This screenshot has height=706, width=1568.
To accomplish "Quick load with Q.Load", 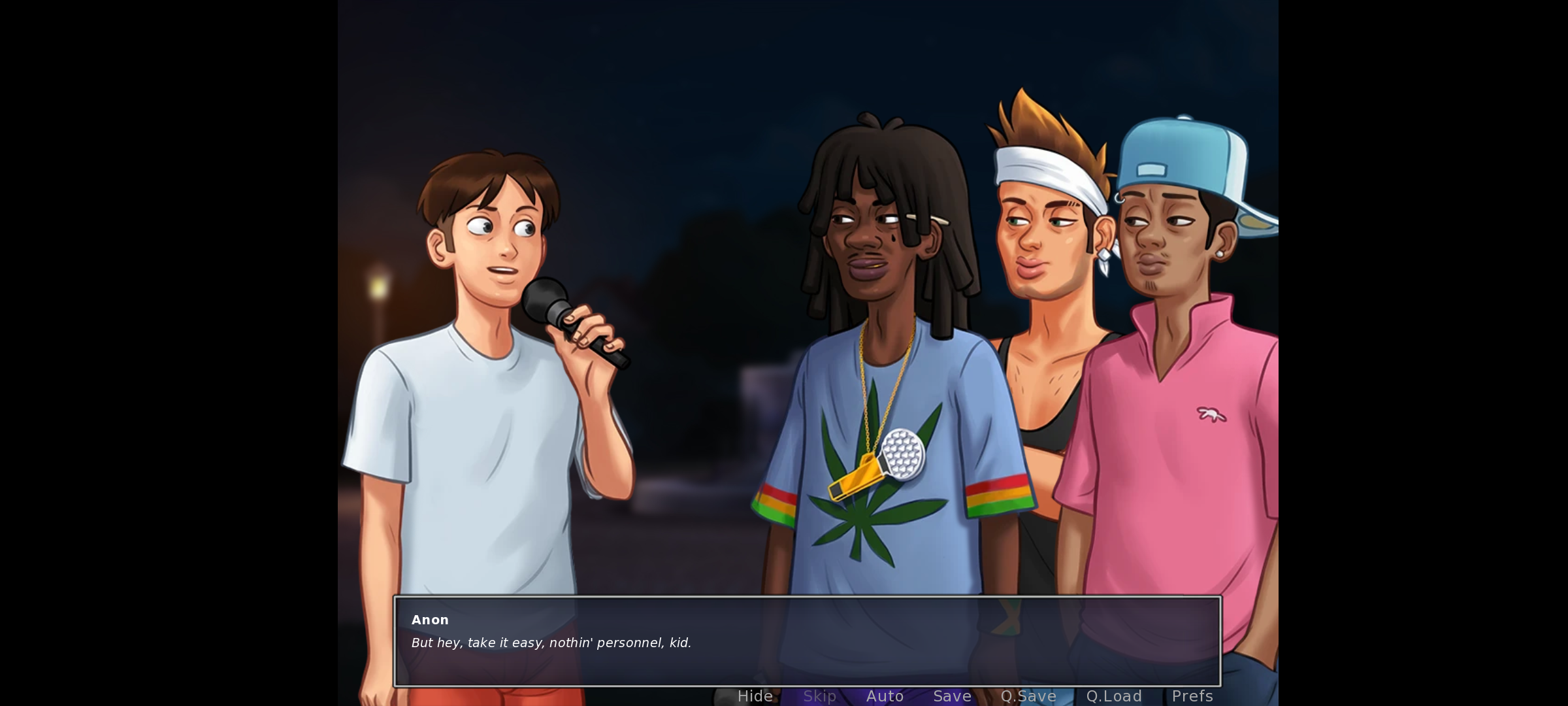I will [x=1114, y=696].
